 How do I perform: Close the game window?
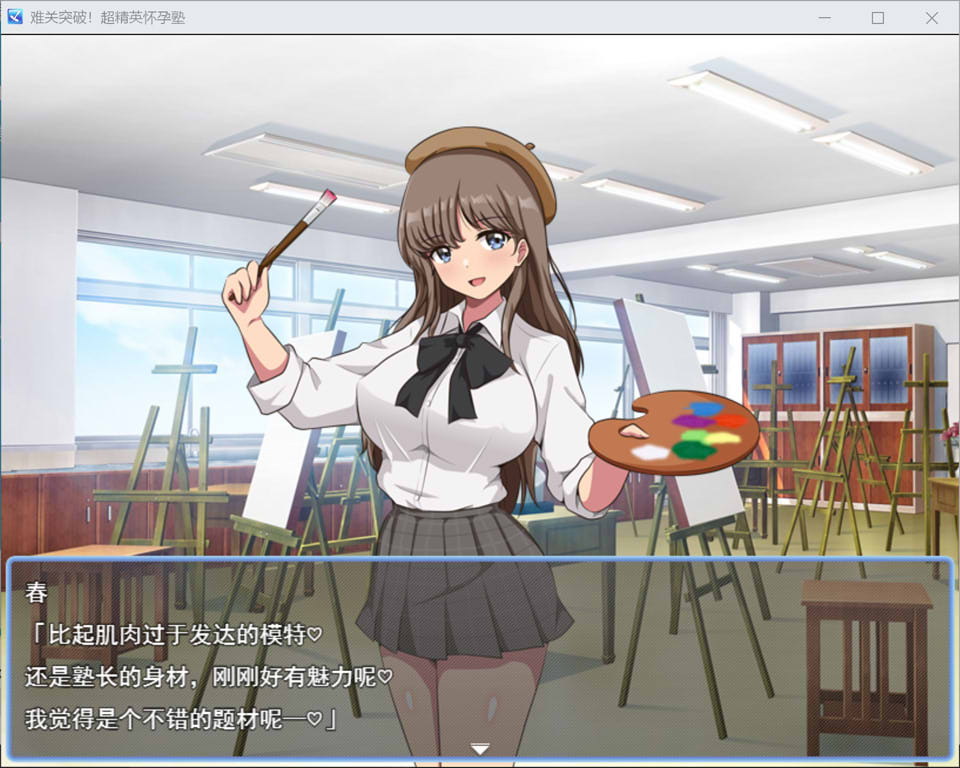pyautogui.click(x=931, y=18)
